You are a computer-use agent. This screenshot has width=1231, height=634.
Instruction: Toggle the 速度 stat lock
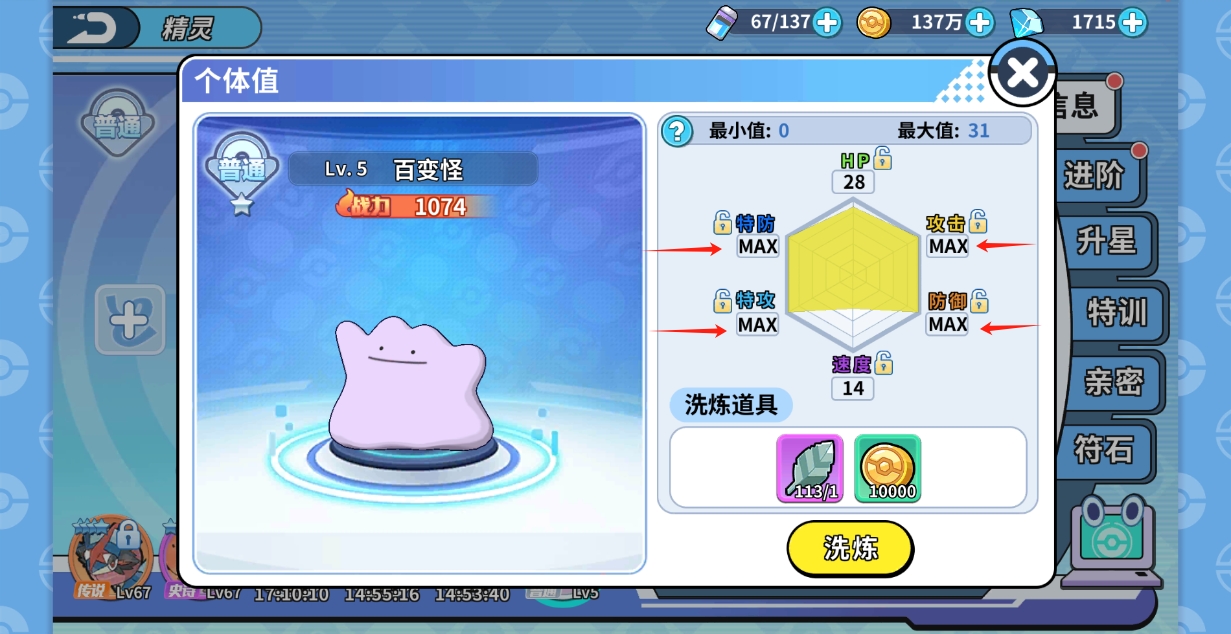(x=883, y=363)
